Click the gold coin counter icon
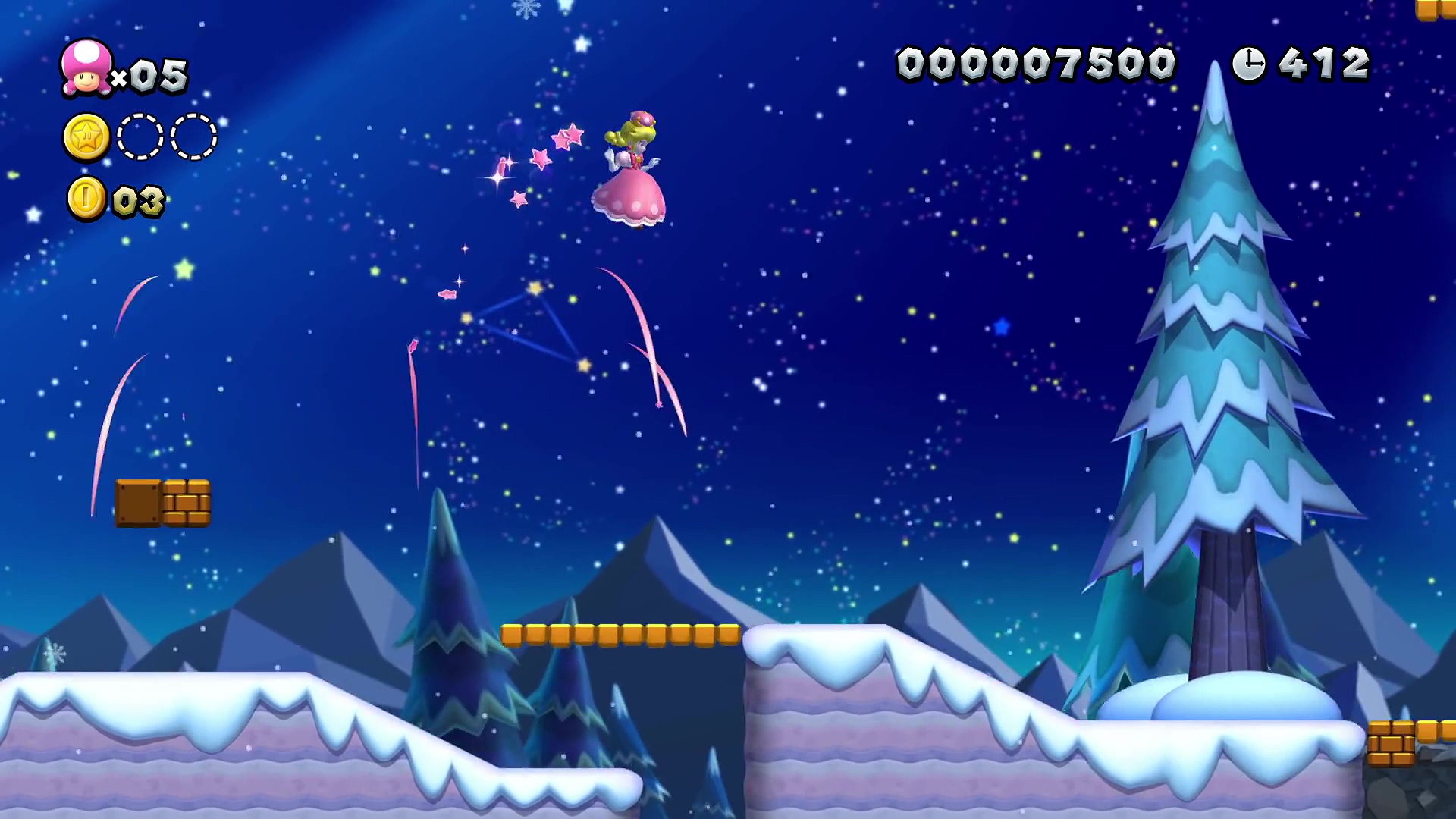The image size is (1456, 819). (86, 199)
